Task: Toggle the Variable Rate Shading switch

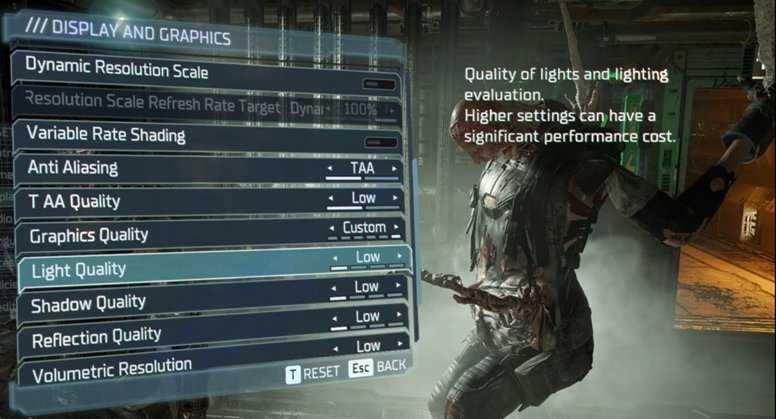Action: (380, 142)
